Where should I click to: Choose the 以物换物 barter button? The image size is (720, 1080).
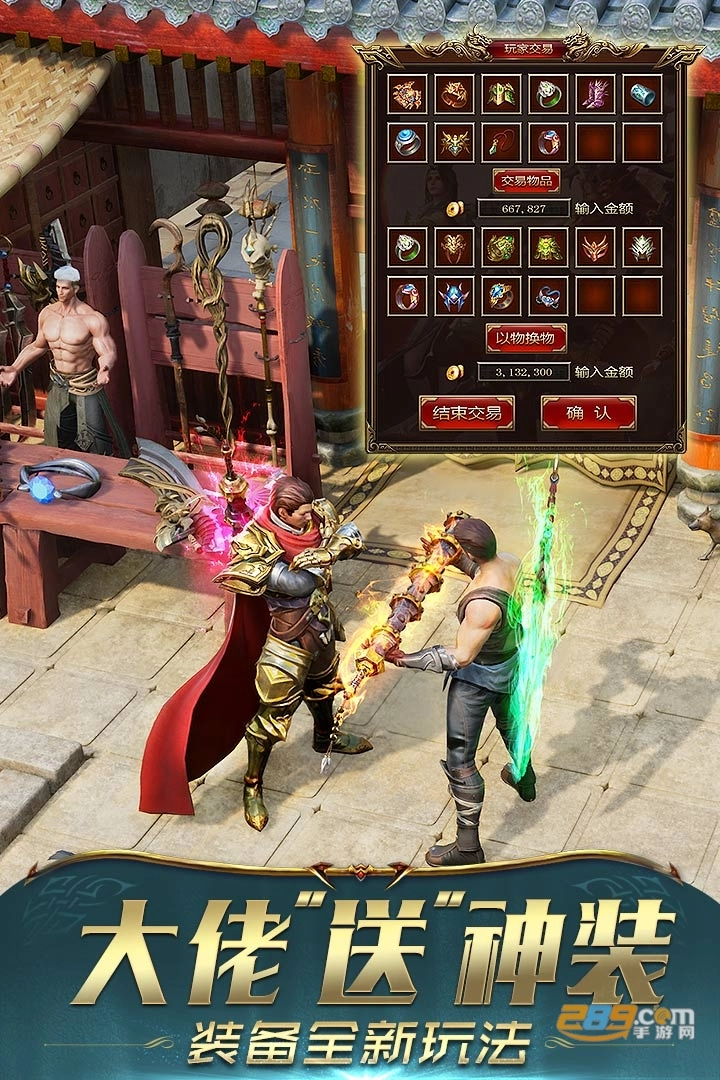click(x=526, y=337)
